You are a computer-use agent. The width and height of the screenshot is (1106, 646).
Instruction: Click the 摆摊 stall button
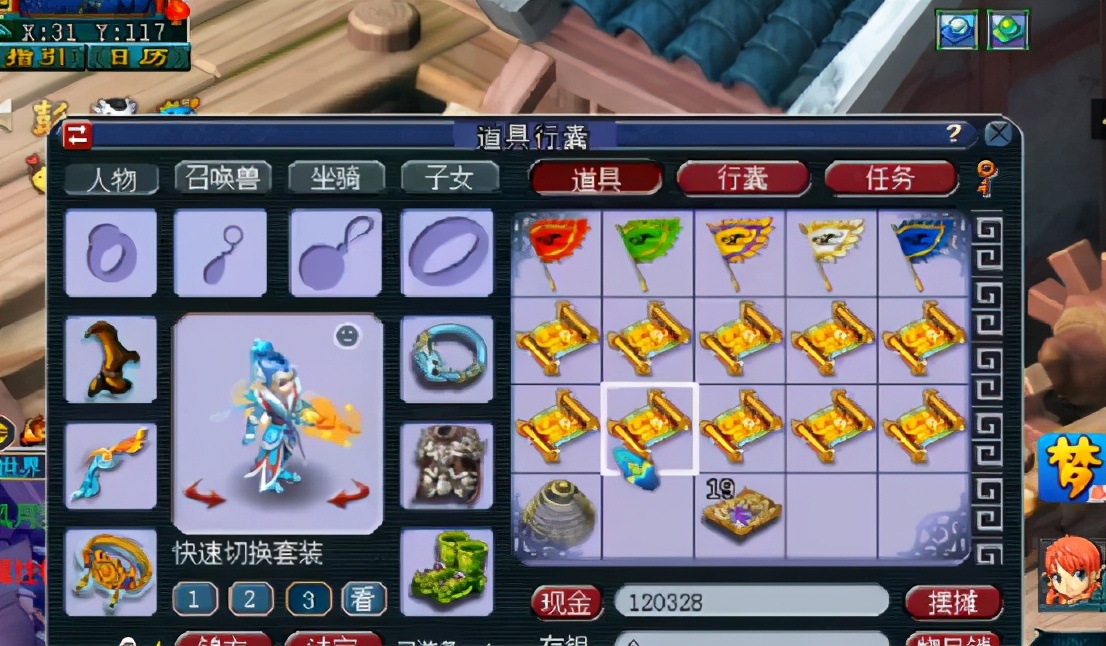tap(953, 602)
